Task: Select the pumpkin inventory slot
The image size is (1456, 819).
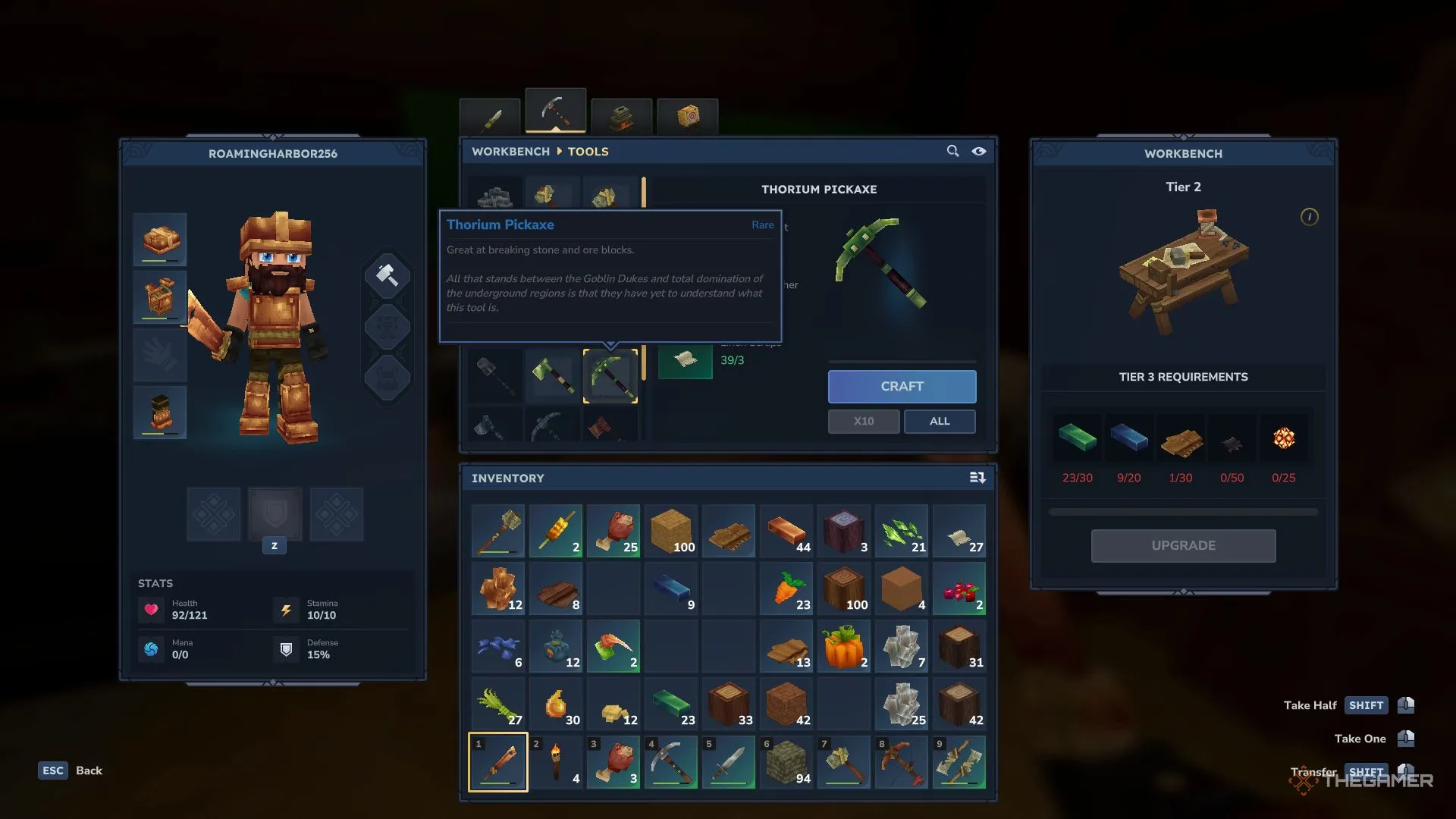Action: pos(843,647)
